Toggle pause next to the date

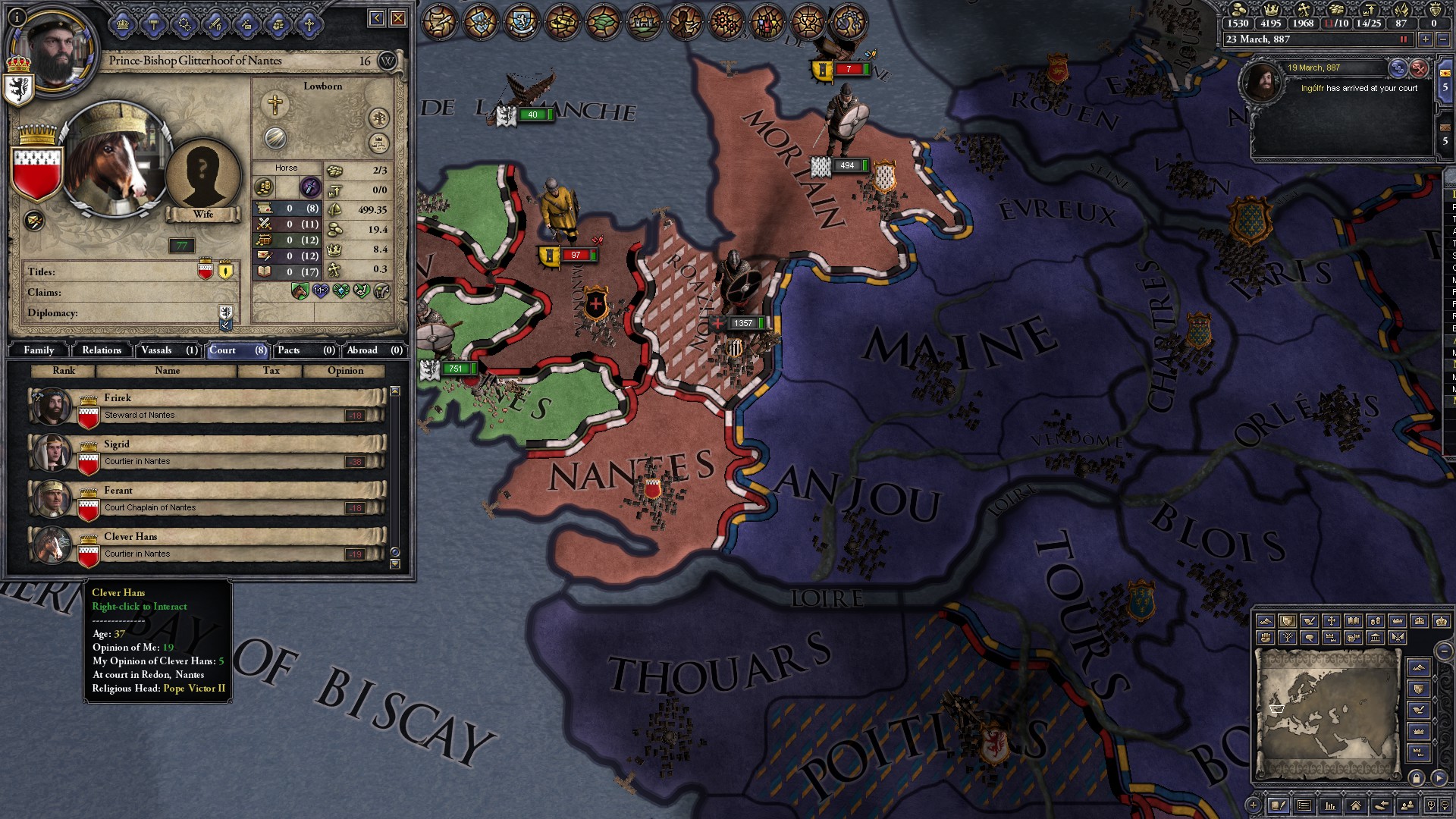tap(1404, 39)
